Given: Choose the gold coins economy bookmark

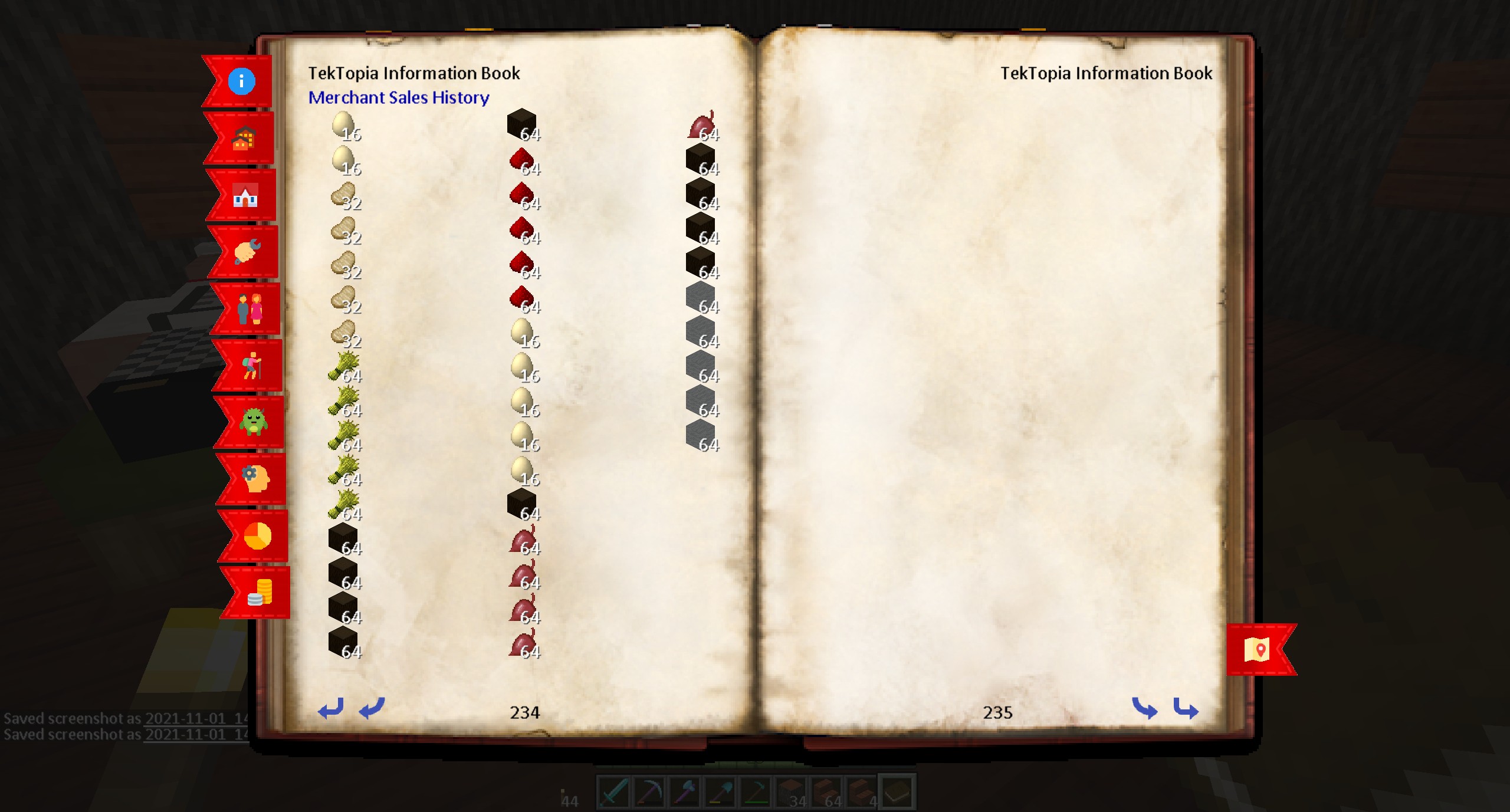Looking at the screenshot, I should [260, 593].
